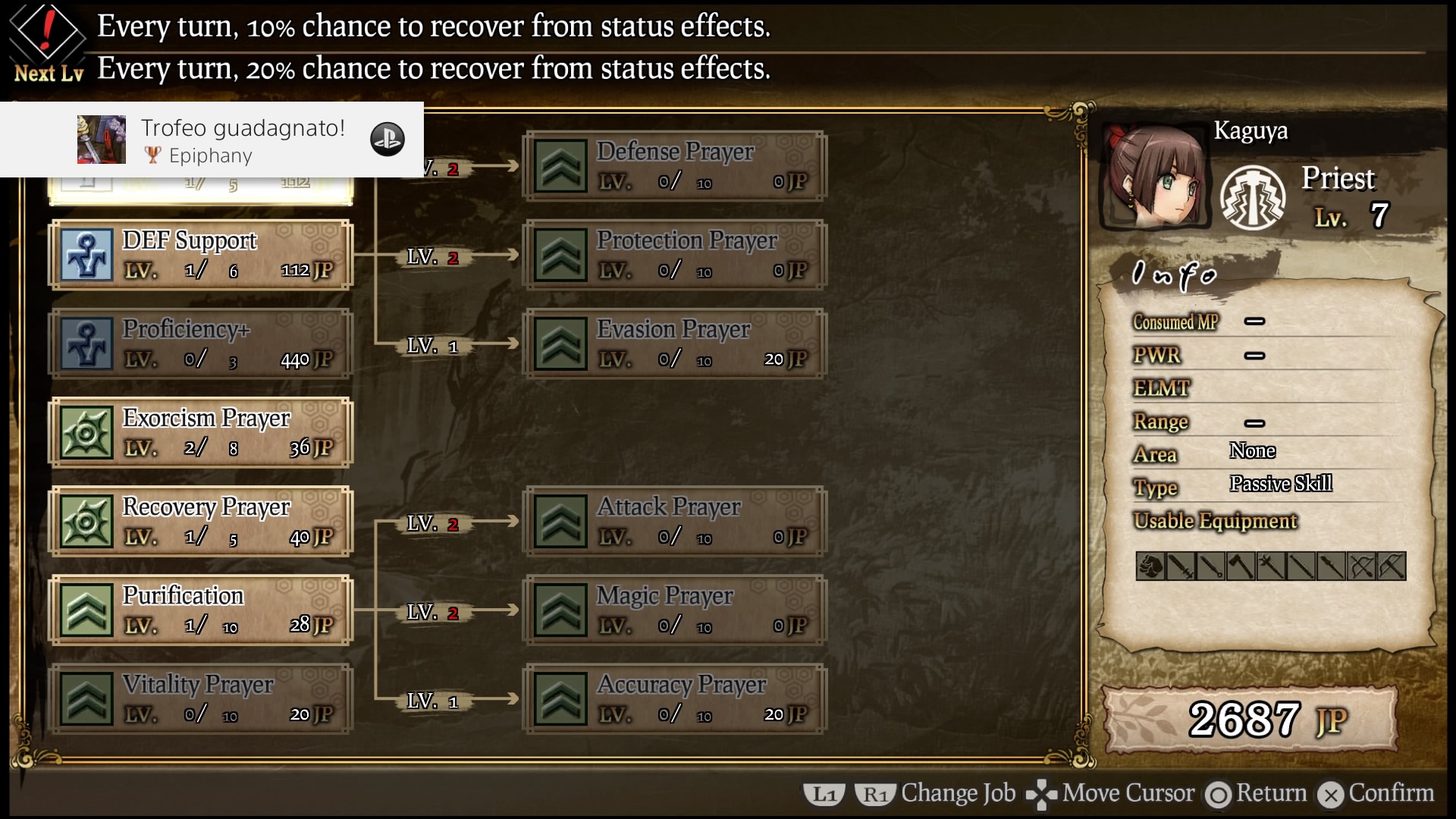Image resolution: width=1456 pixels, height=819 pixels.
Task: Pick the Attack Prayer skill
Action: point(674,521)
